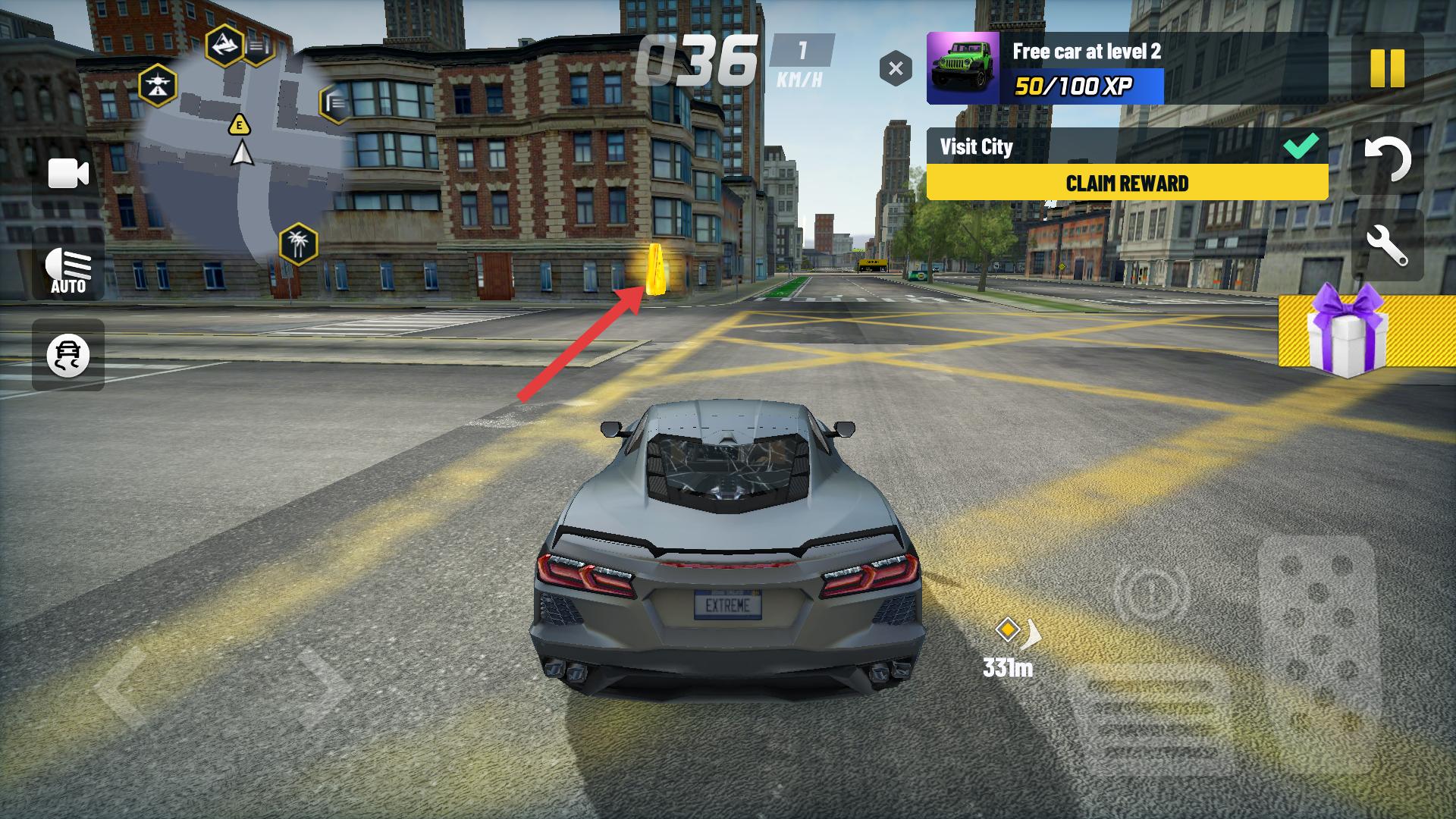Open the minimap
The image size is (1456, 819).
243,152
